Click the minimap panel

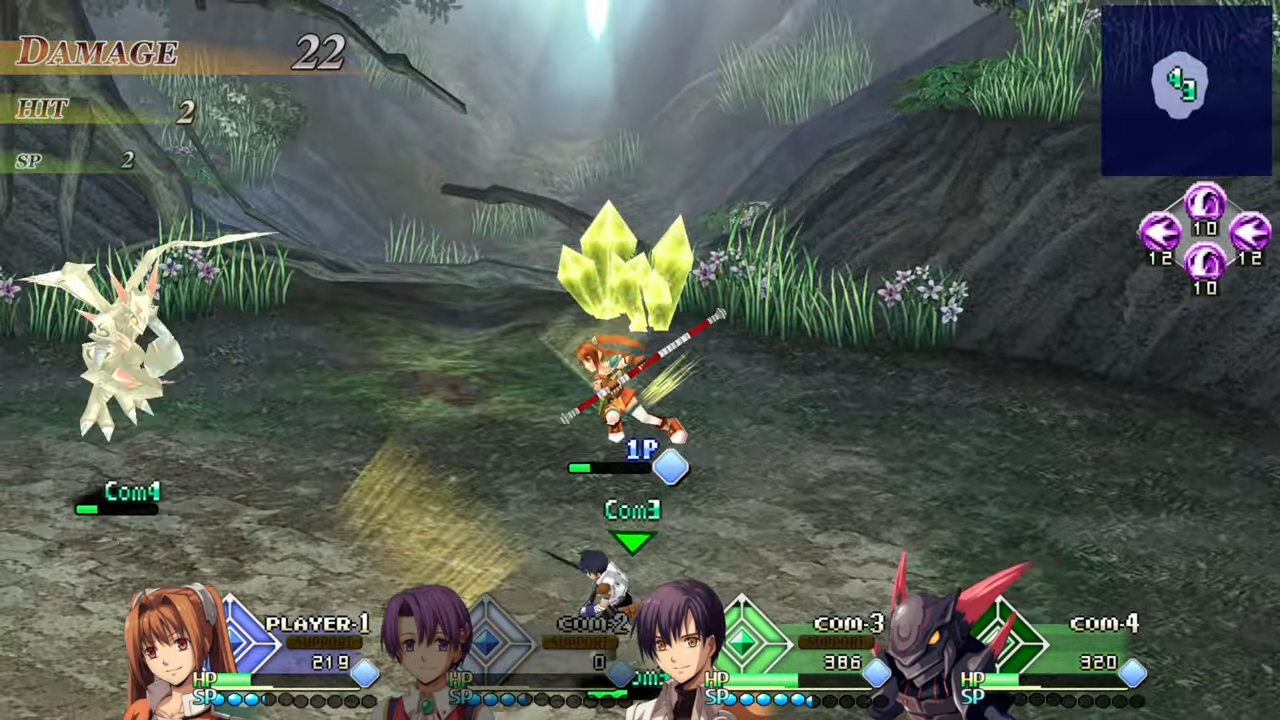pyautogui.click(x=1186, y=90)
